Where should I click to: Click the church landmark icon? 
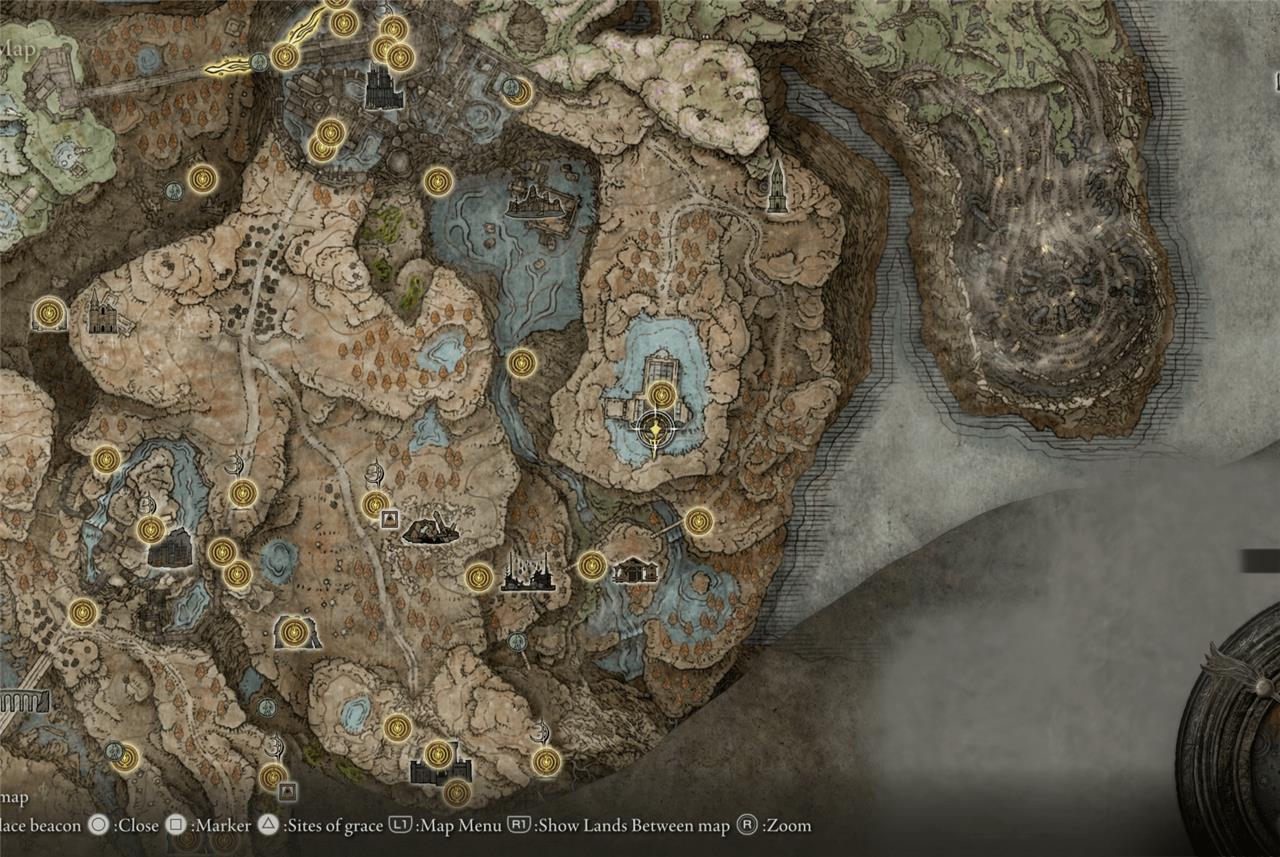tap(102, 314)
